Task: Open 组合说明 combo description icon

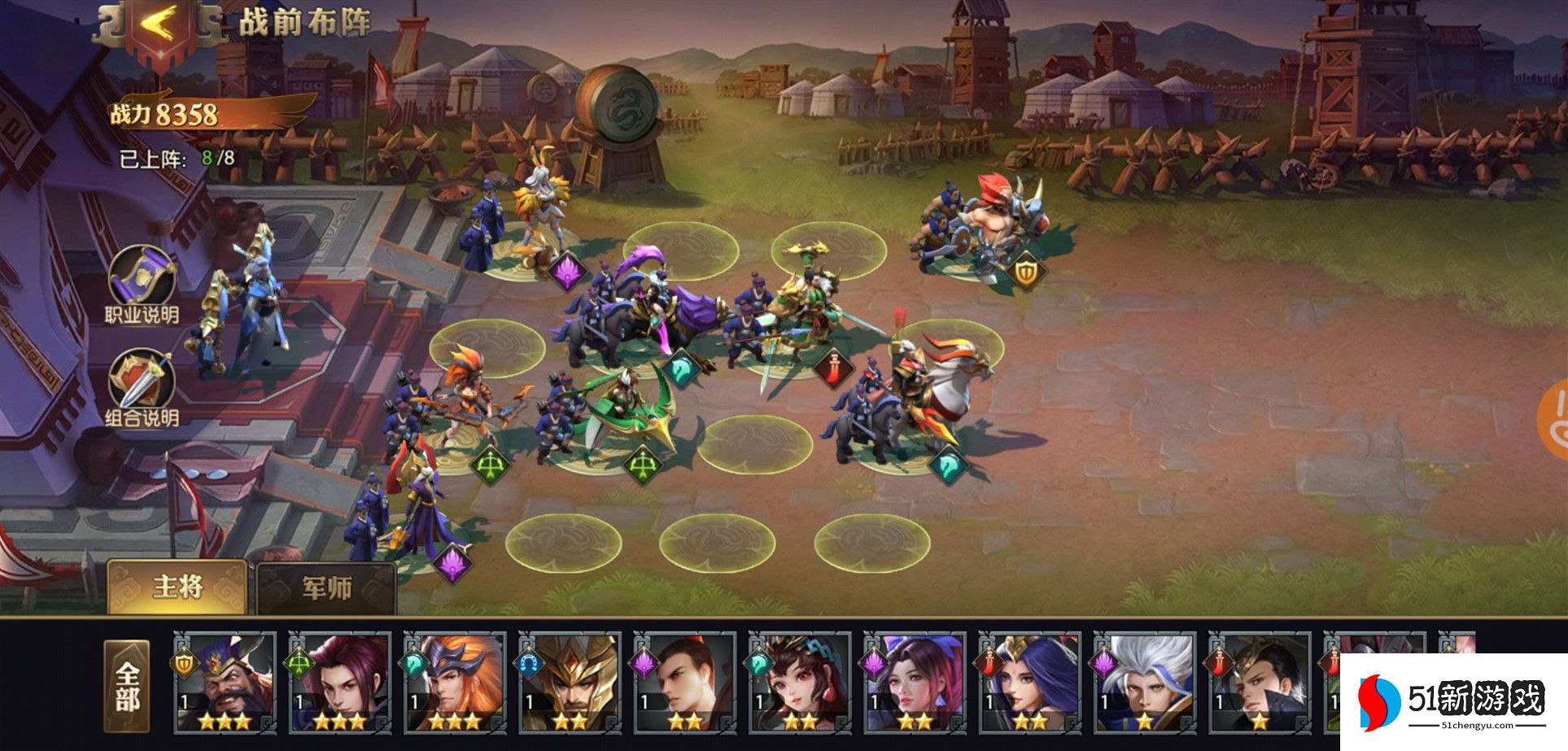Action: coord(142,382)
